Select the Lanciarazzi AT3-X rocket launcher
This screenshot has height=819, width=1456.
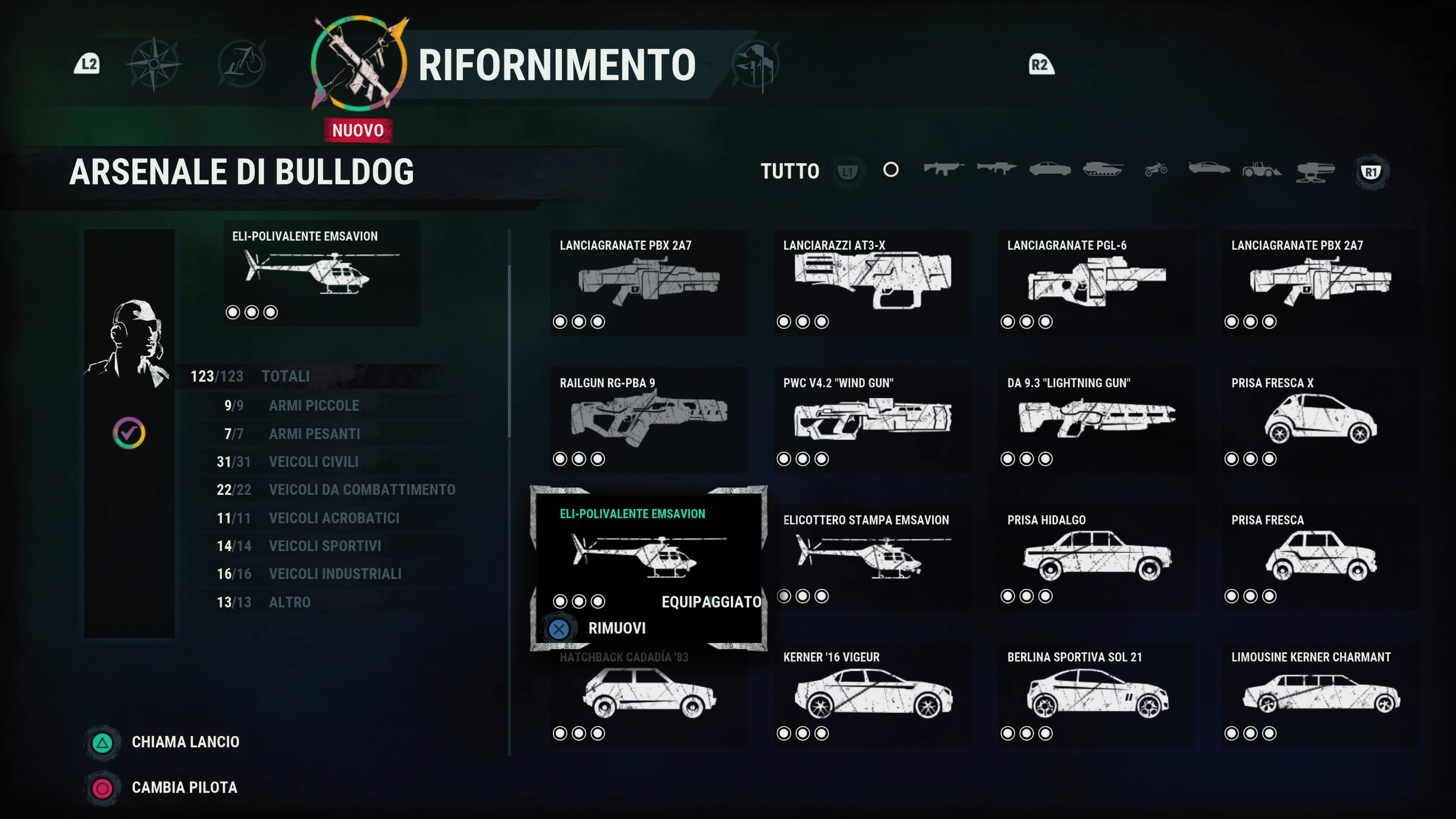tap(872, 282)
